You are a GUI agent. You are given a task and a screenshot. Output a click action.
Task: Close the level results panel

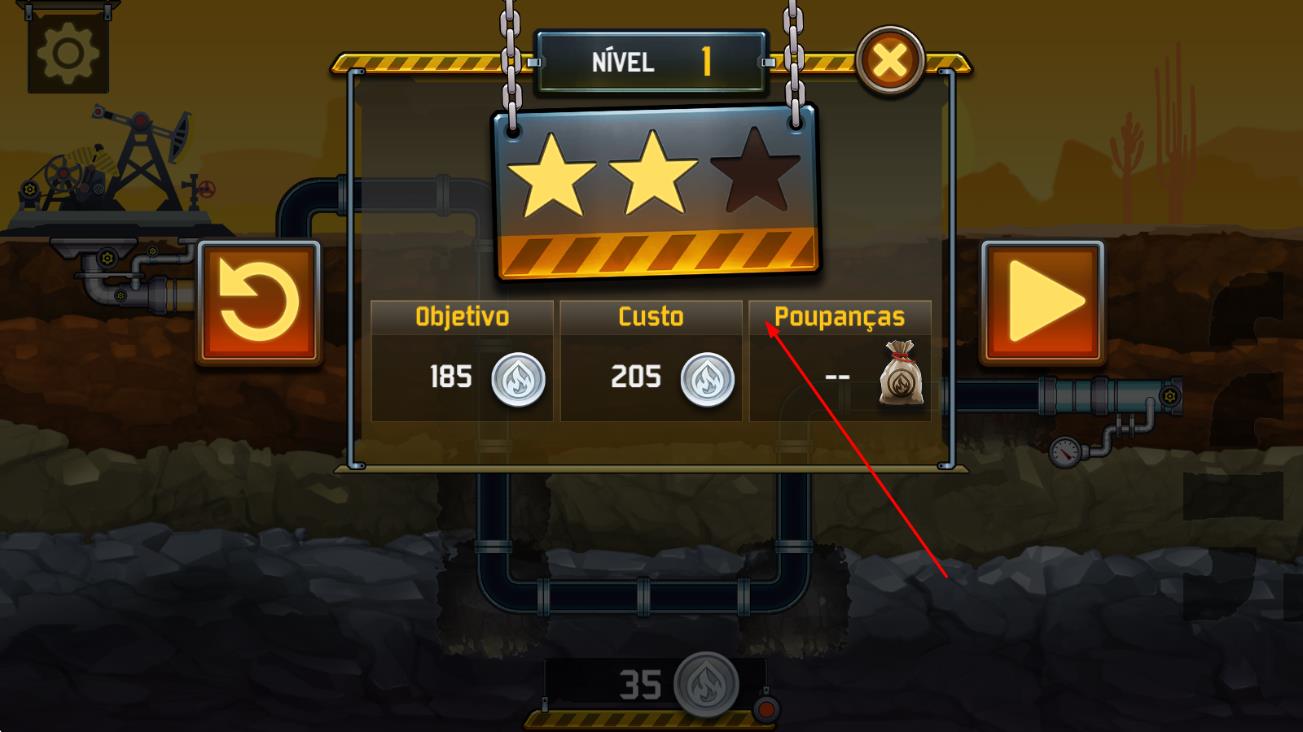889,63
